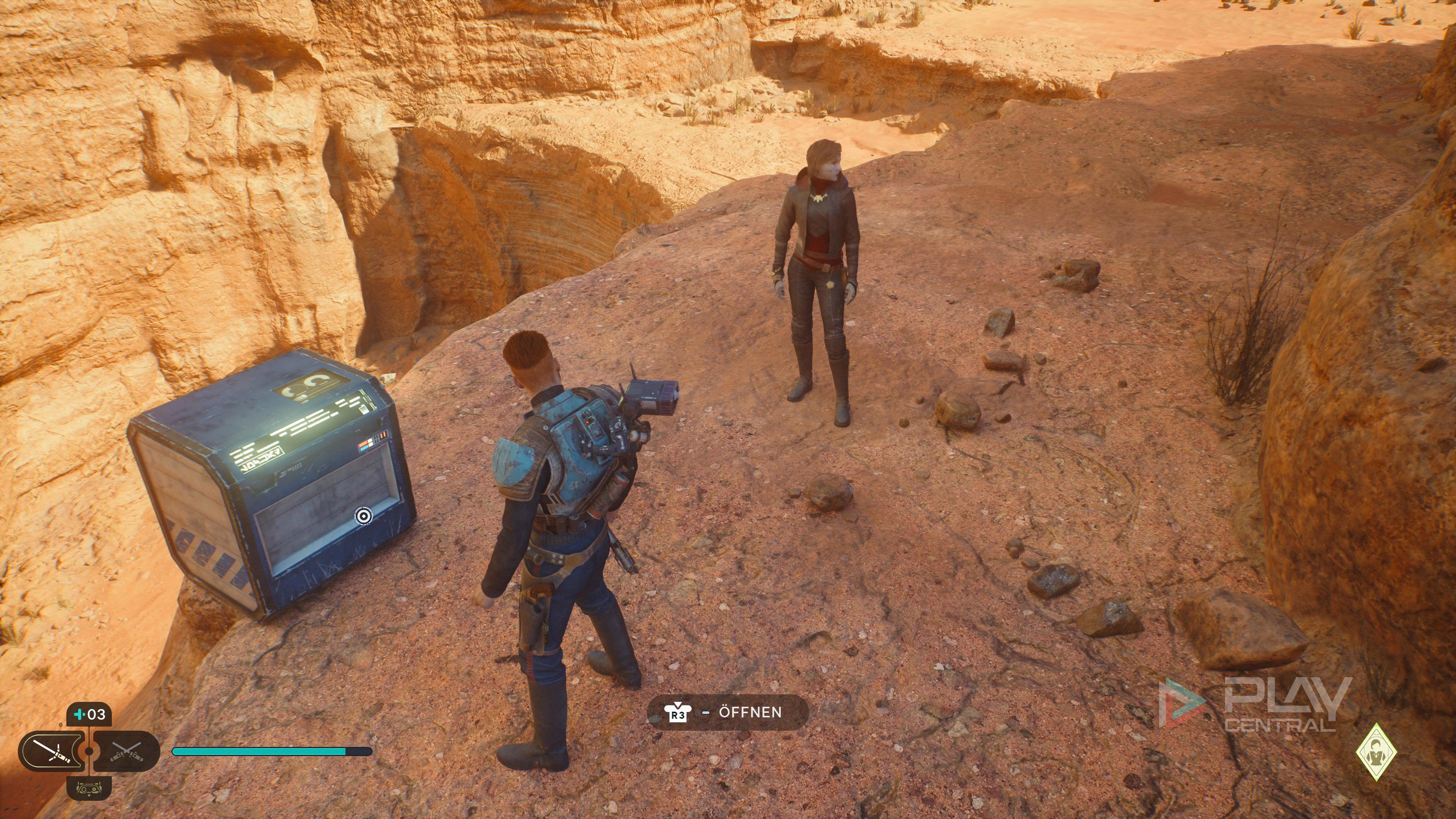The height and width of the screenshot is (819, 1456).
Task: Click the Play Central watermark logo
Action: (x=1255, y=704)
